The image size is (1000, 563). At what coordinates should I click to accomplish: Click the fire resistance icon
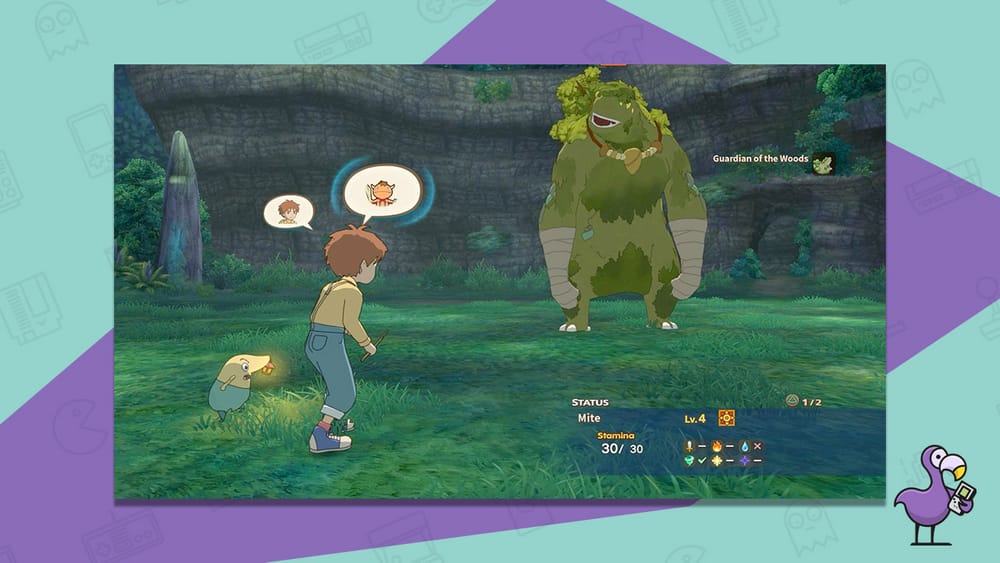pyautogui.click(x=715, y=445)
